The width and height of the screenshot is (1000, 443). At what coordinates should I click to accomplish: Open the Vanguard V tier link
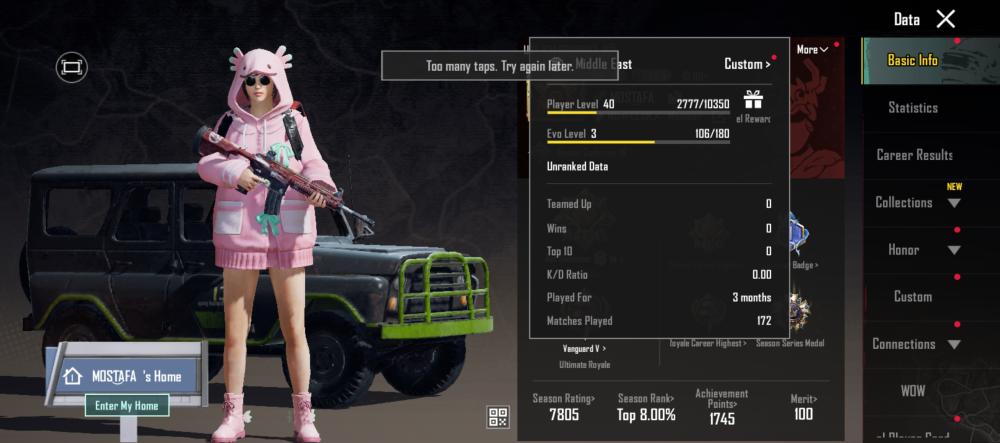584,348
